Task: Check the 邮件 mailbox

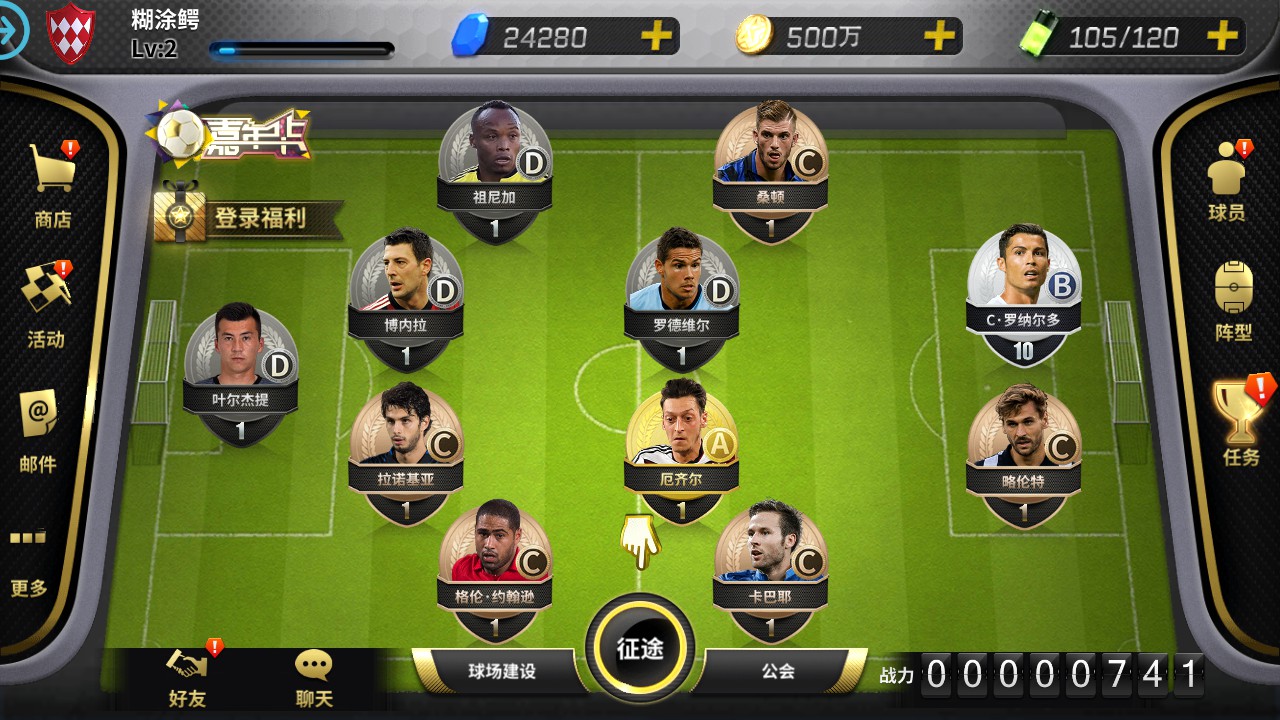Action: [38, 430]
